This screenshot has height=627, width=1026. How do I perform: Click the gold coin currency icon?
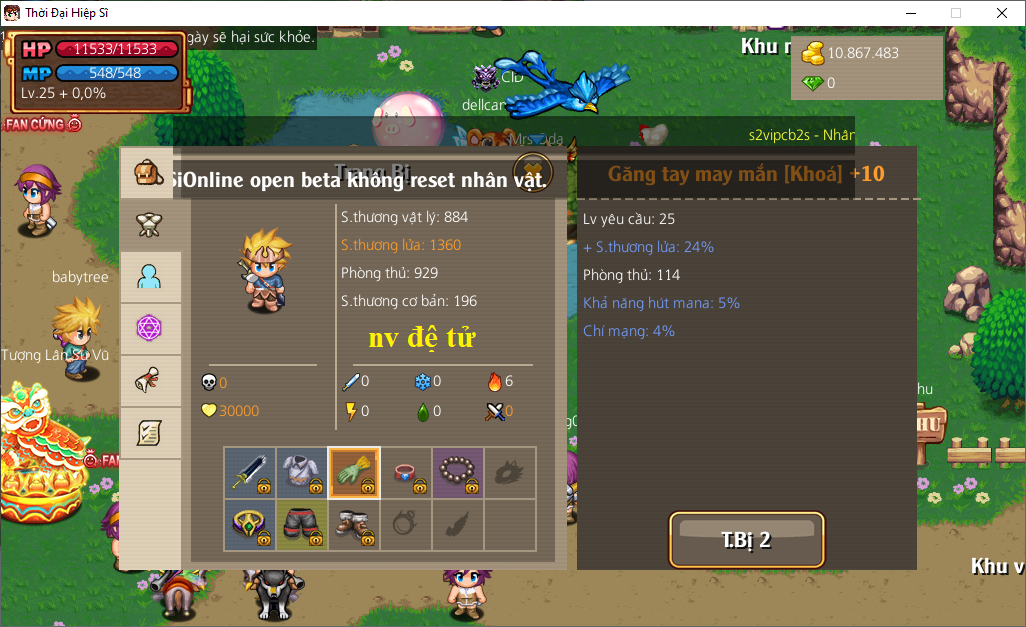click(814, 53)
